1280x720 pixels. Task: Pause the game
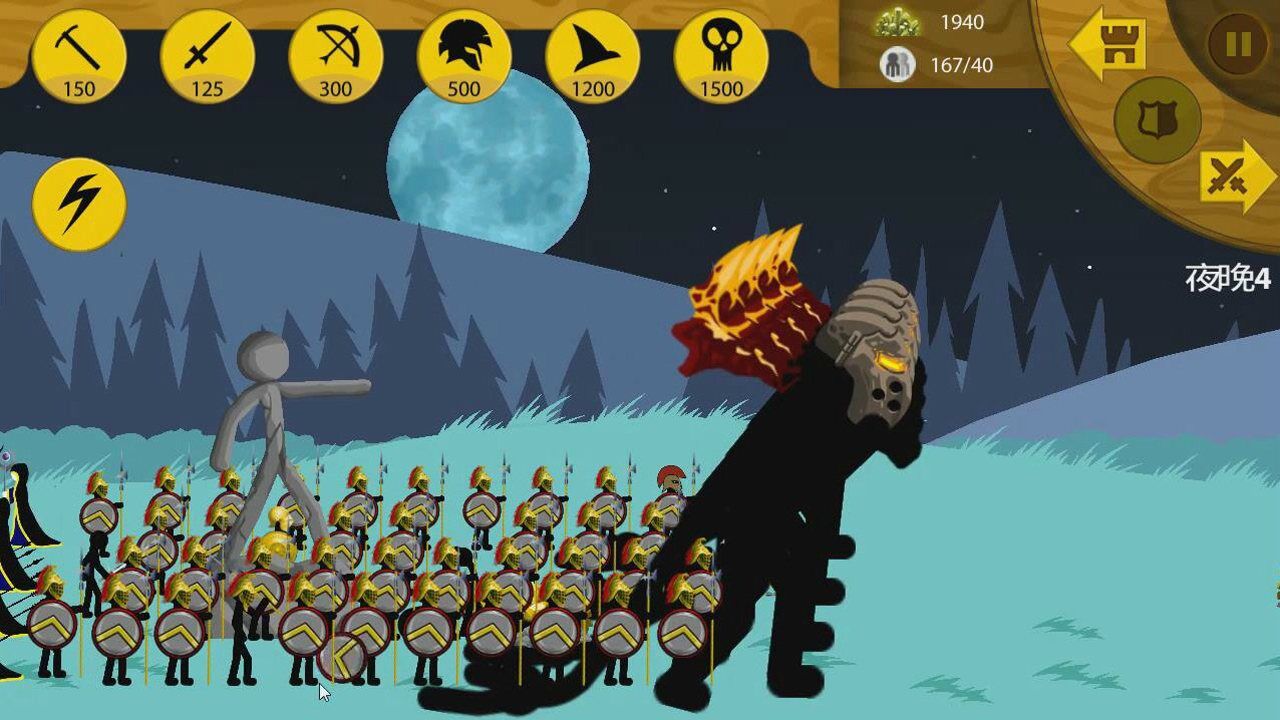tap(1237, 45)
